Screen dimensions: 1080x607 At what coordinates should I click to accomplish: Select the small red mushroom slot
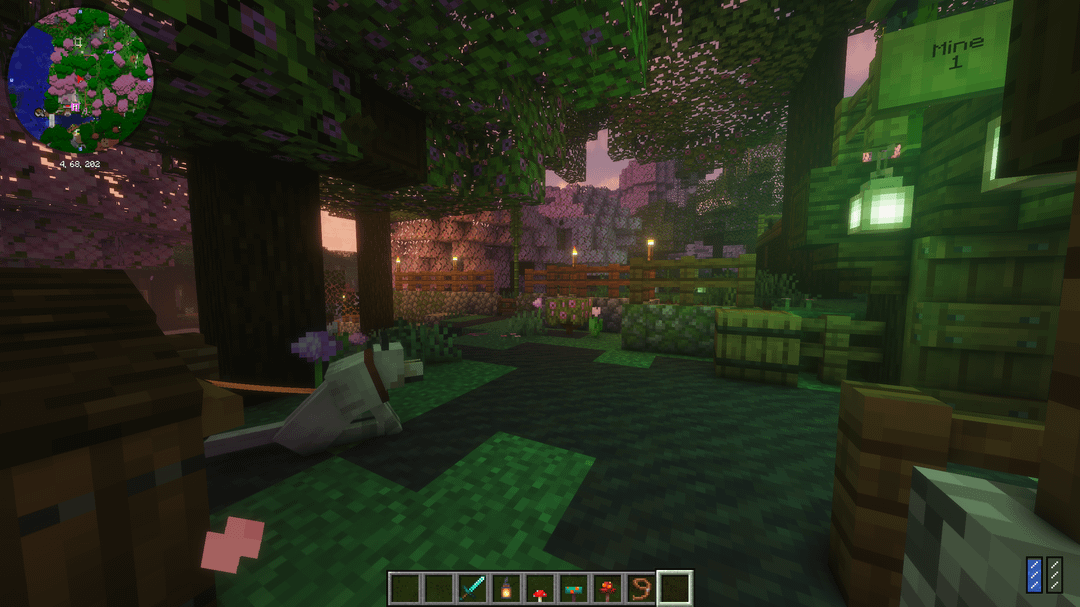click(540, 588)
